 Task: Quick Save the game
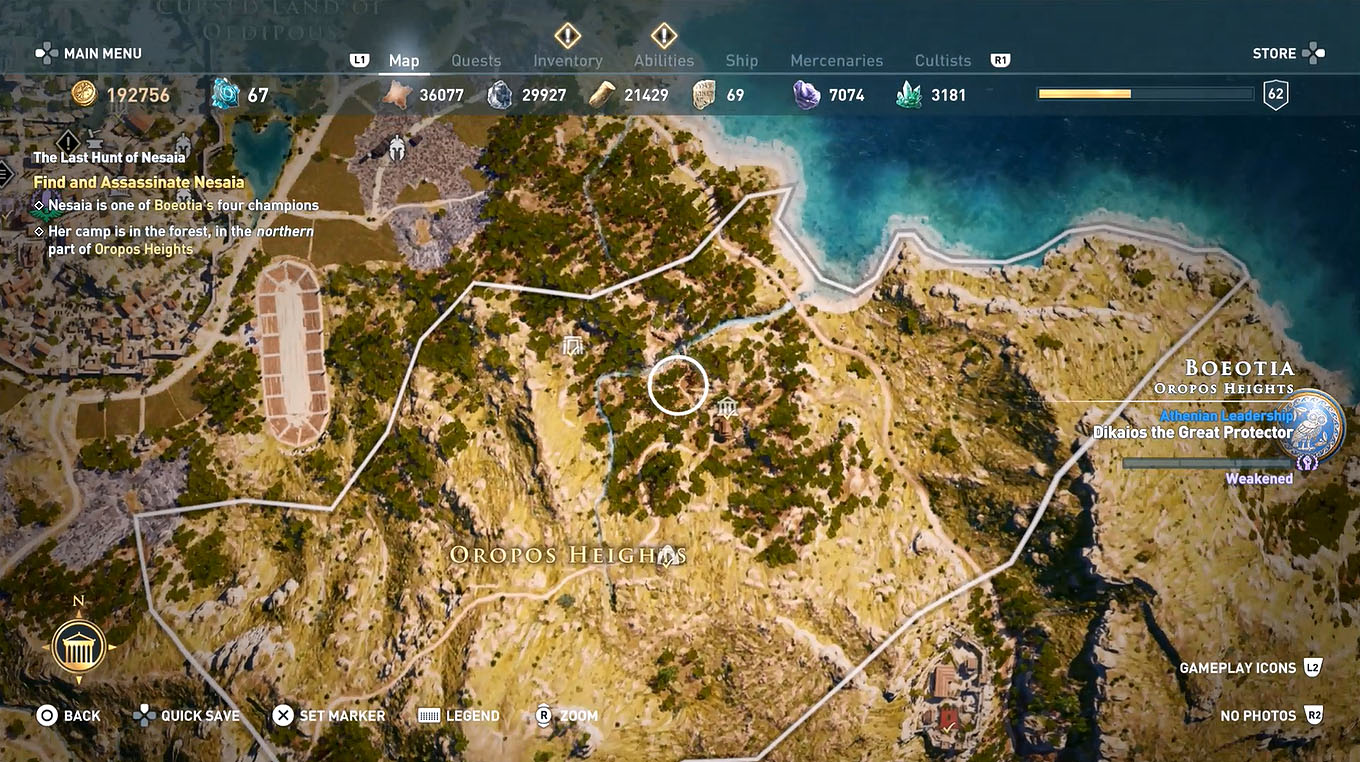(186, 715)
